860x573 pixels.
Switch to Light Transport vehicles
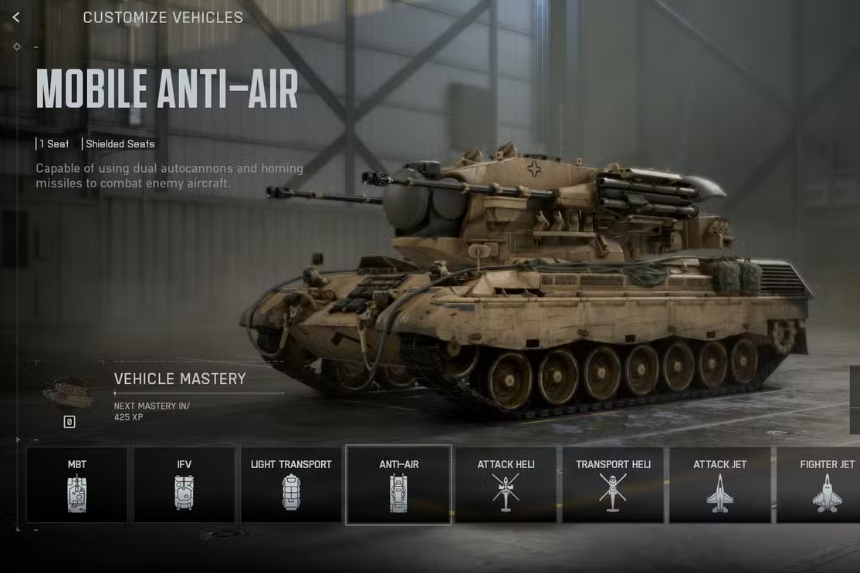(291, 484)
